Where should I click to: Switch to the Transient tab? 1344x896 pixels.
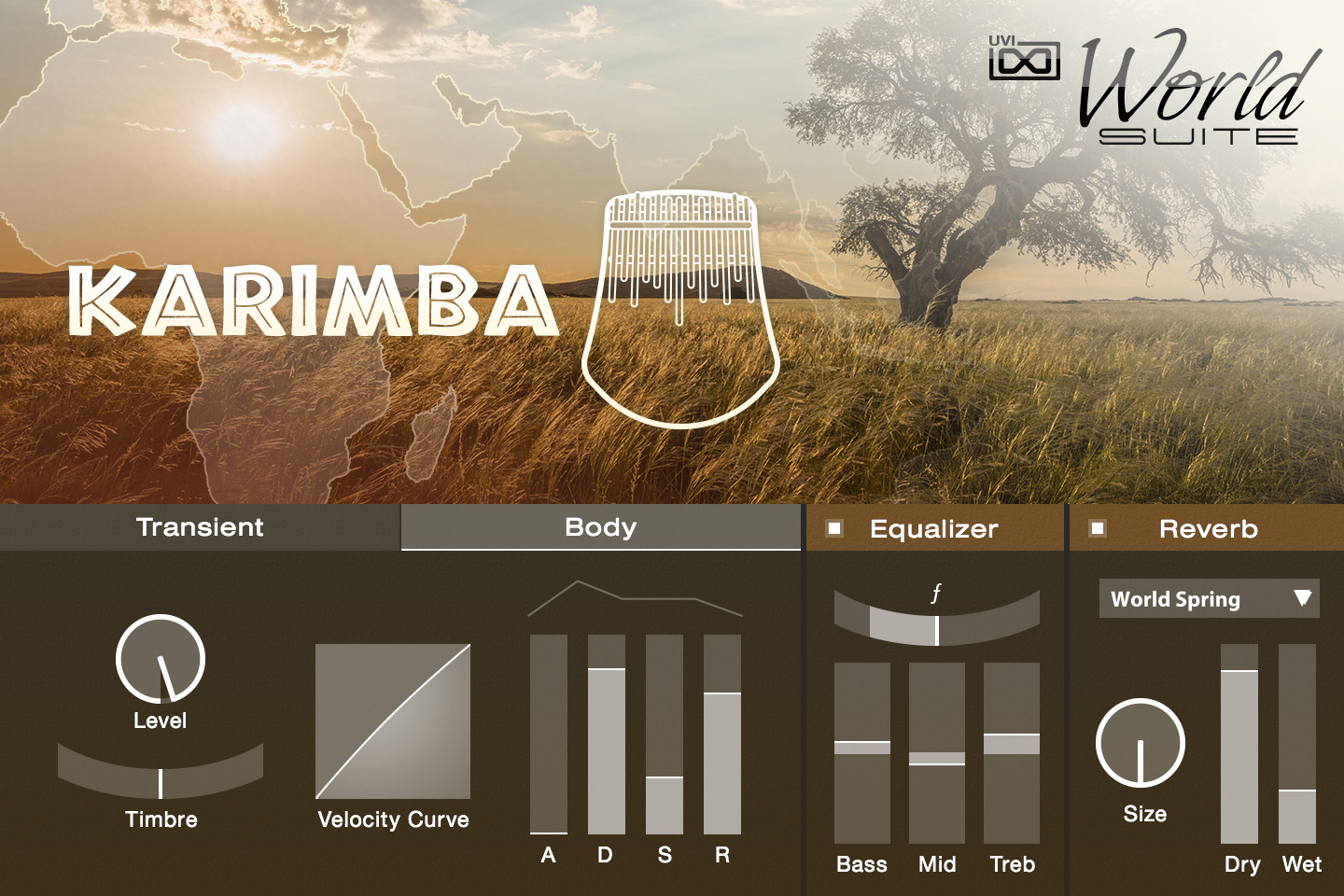(200, 527)
